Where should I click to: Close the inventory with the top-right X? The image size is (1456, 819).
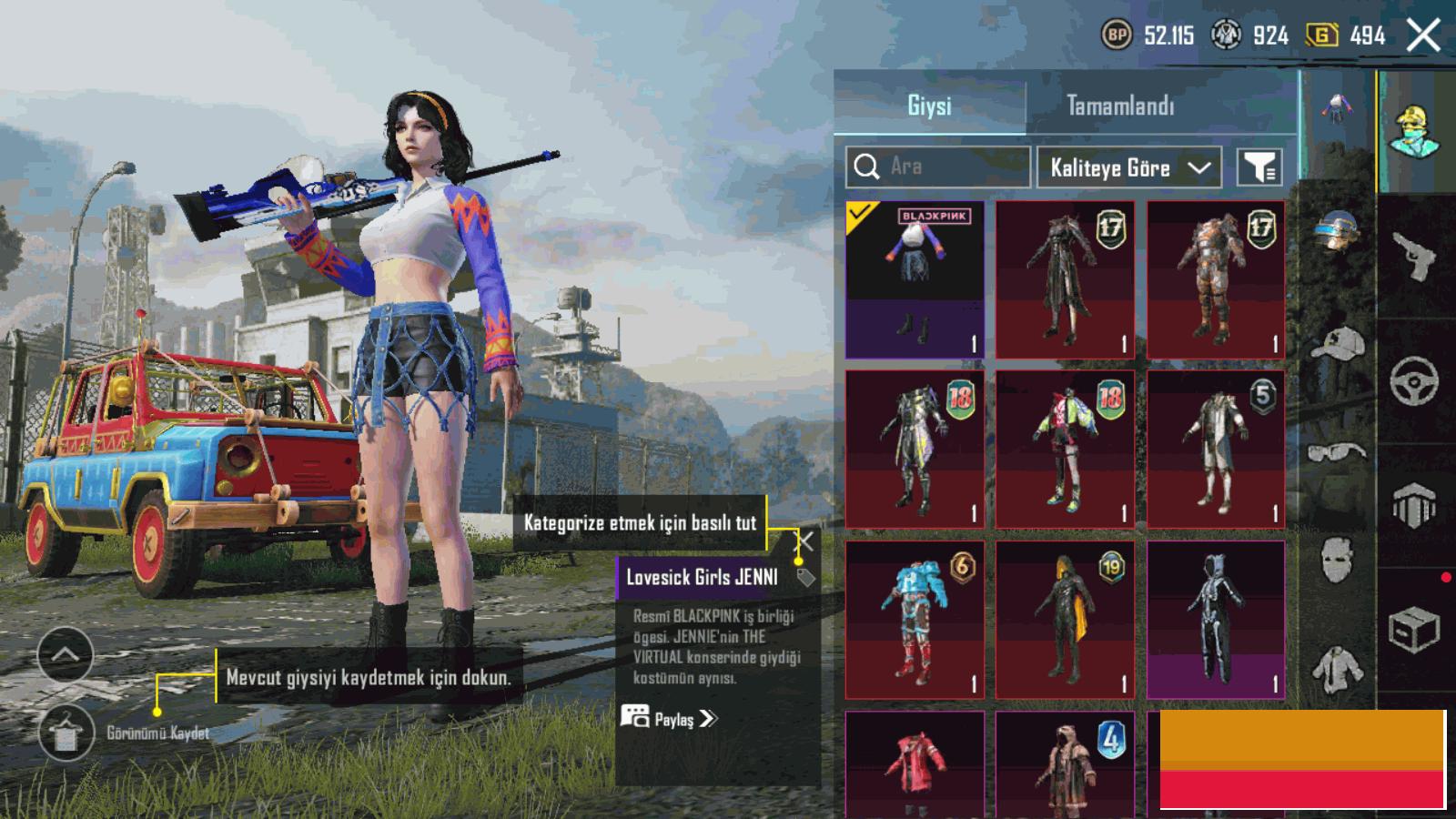pos(1423,36)
